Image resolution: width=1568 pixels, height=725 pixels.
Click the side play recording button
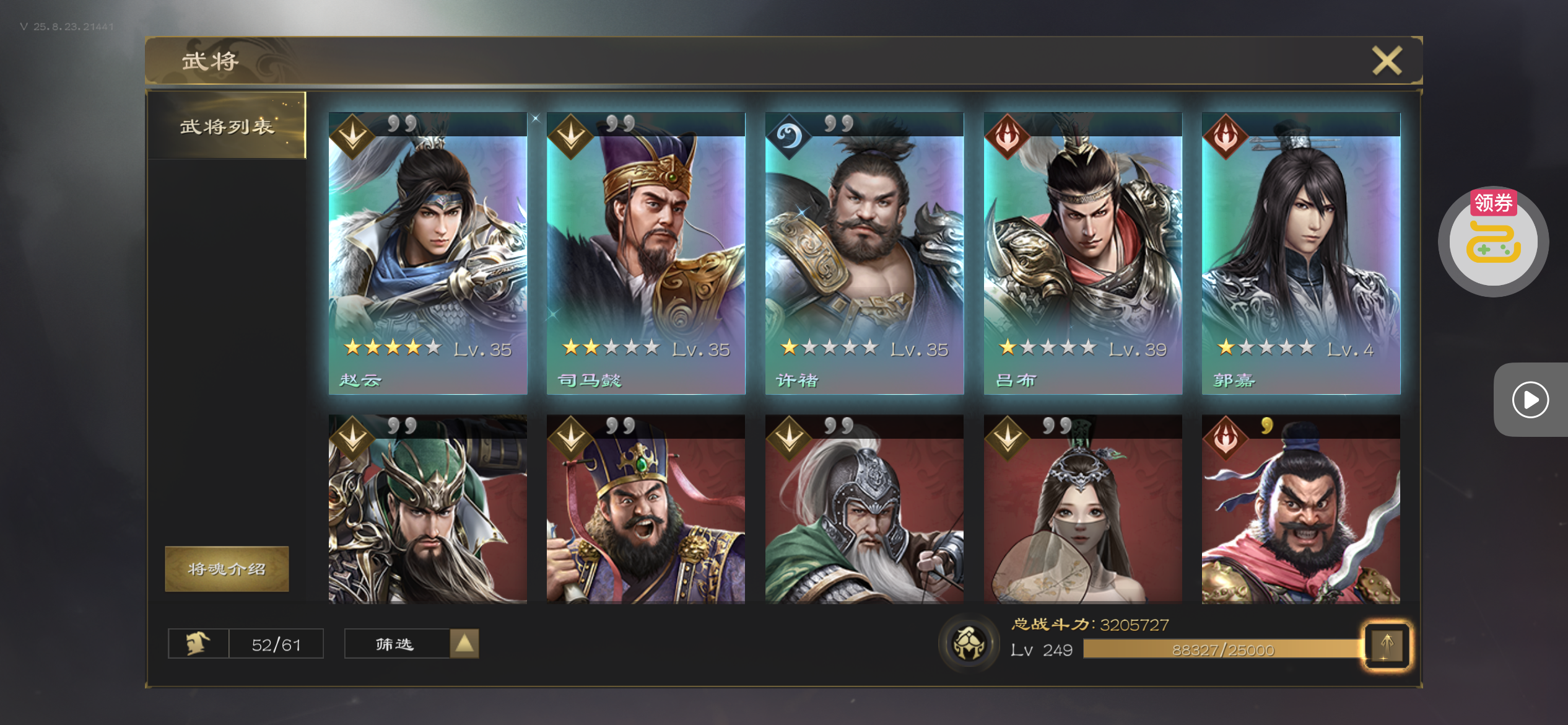click(1530, 400)
